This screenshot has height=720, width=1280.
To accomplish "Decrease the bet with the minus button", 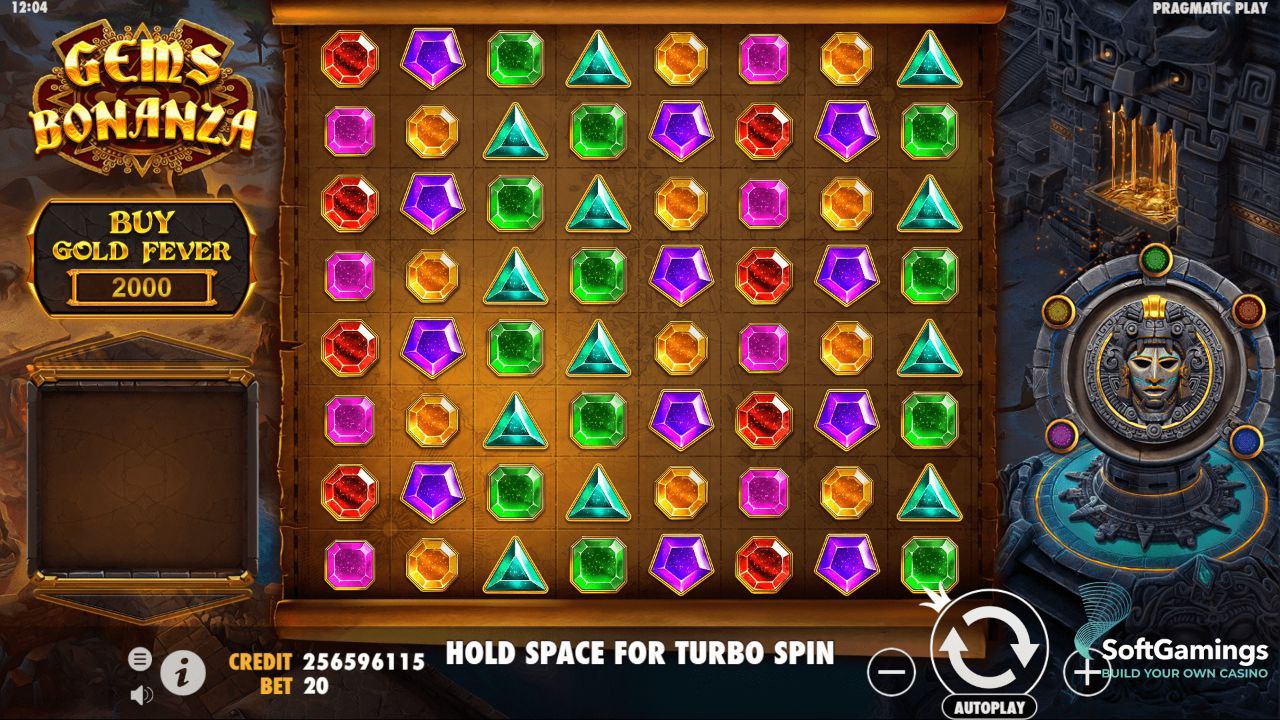I will coord(890,671).
